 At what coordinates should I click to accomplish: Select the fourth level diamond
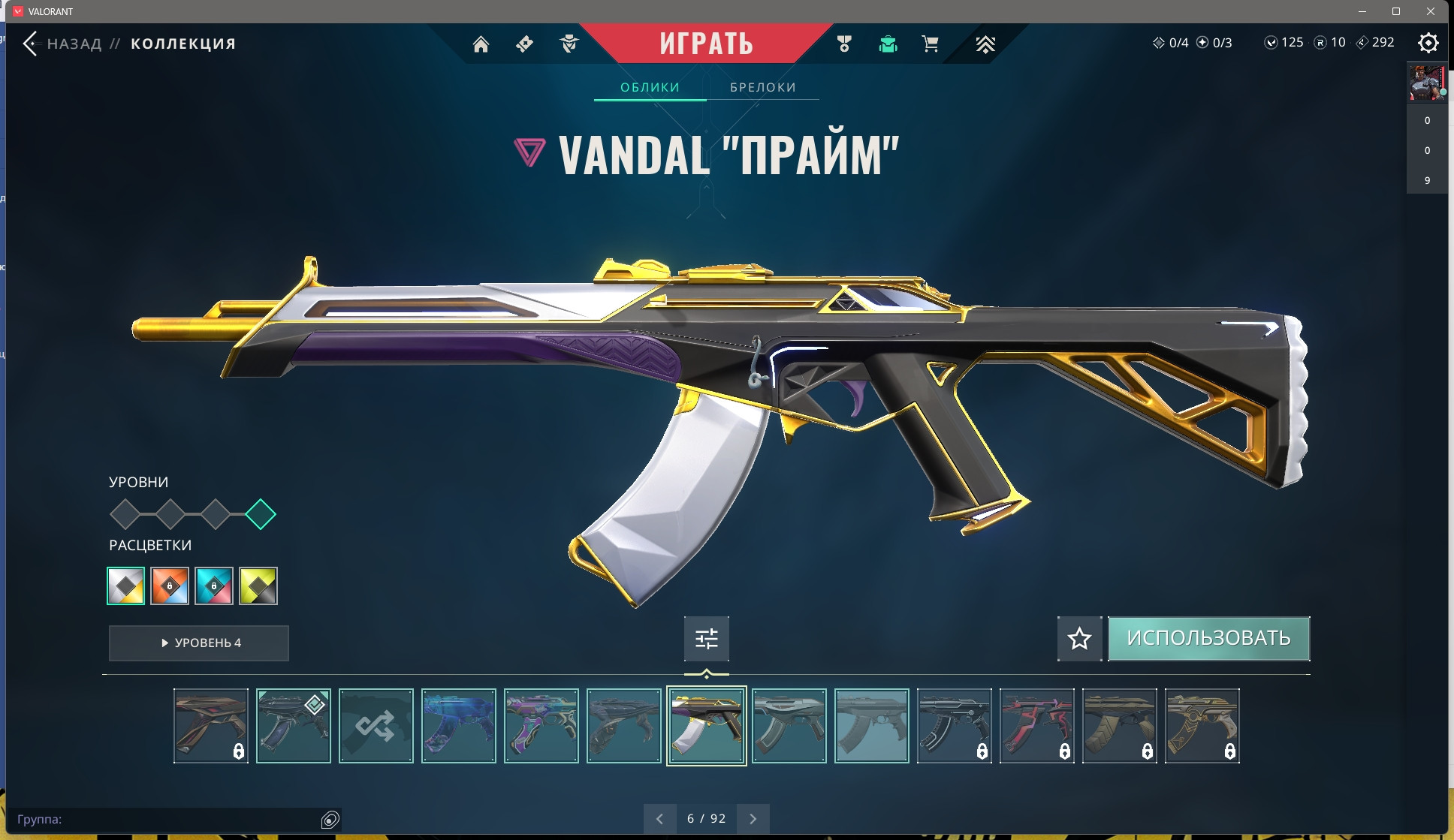click(261, 514)
